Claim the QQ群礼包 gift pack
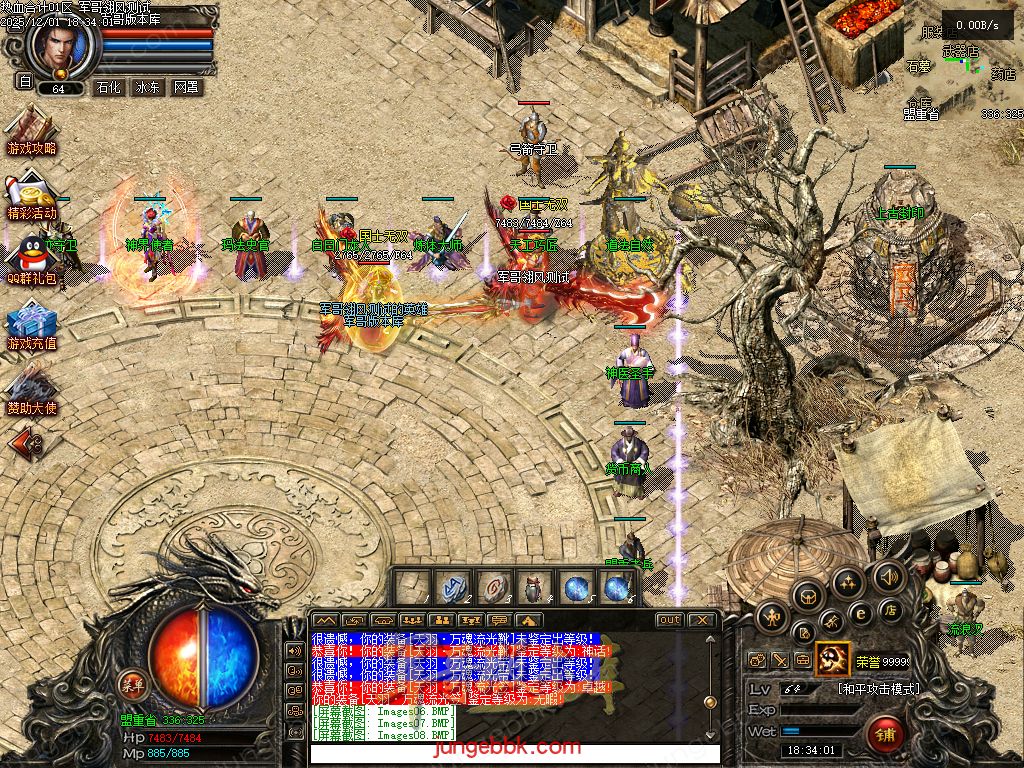Image resolution: width=1024 pixels, height=768 pixels. [x=31, y=258]
